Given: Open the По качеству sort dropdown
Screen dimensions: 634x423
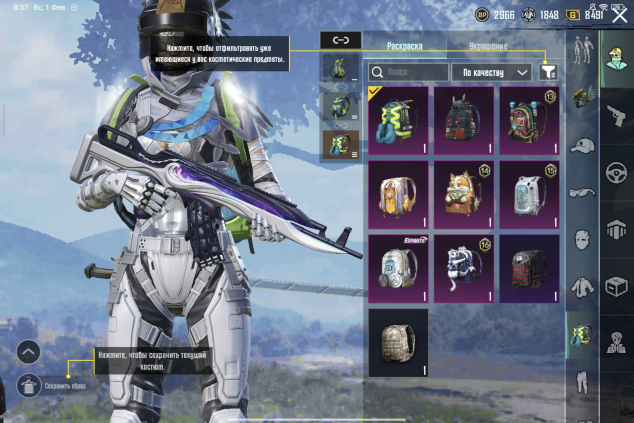Looking at the screenshot, I should [491, 72].
